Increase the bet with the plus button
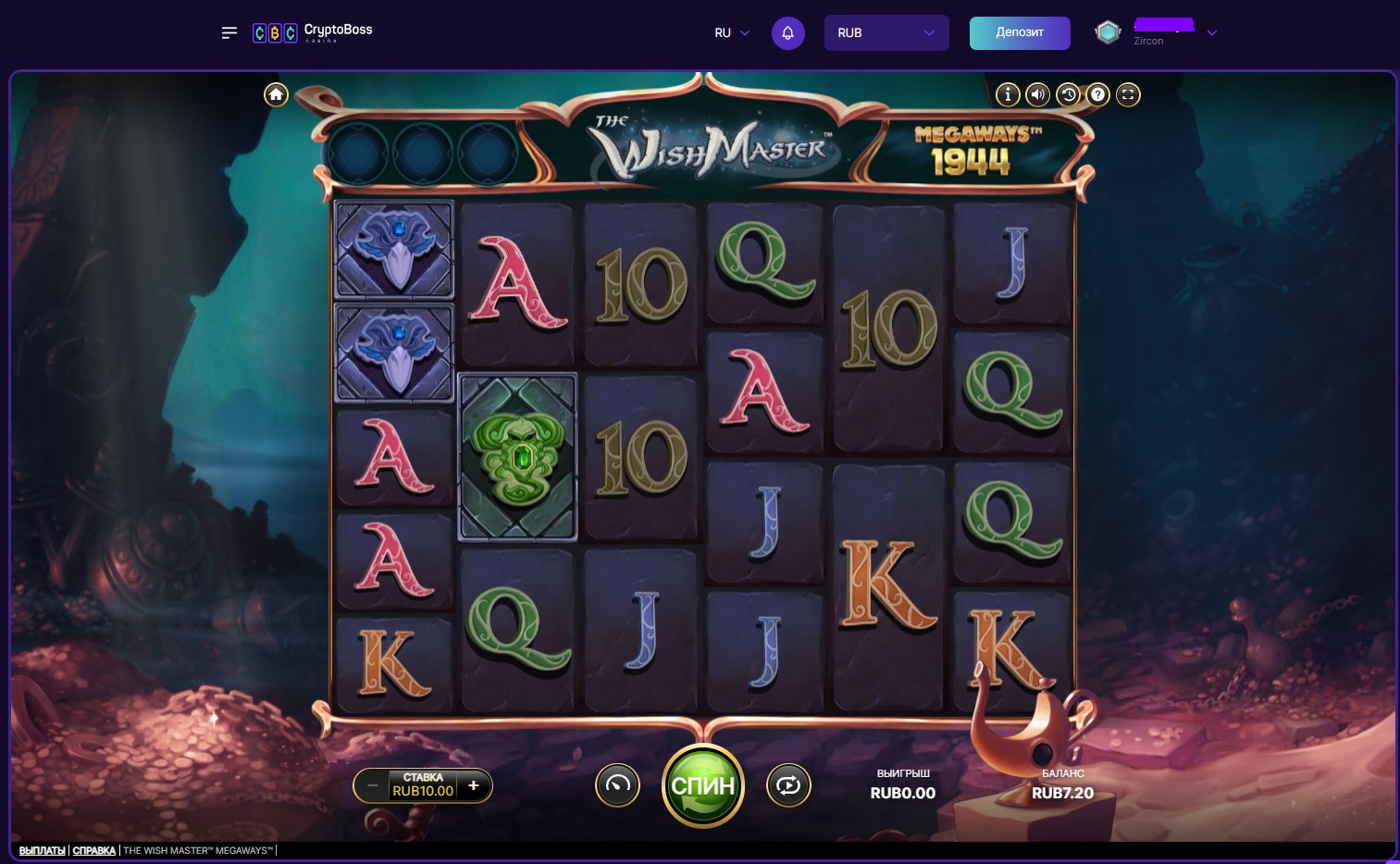The width and height of the screenshot is (1400, 864). pos(473,785)
